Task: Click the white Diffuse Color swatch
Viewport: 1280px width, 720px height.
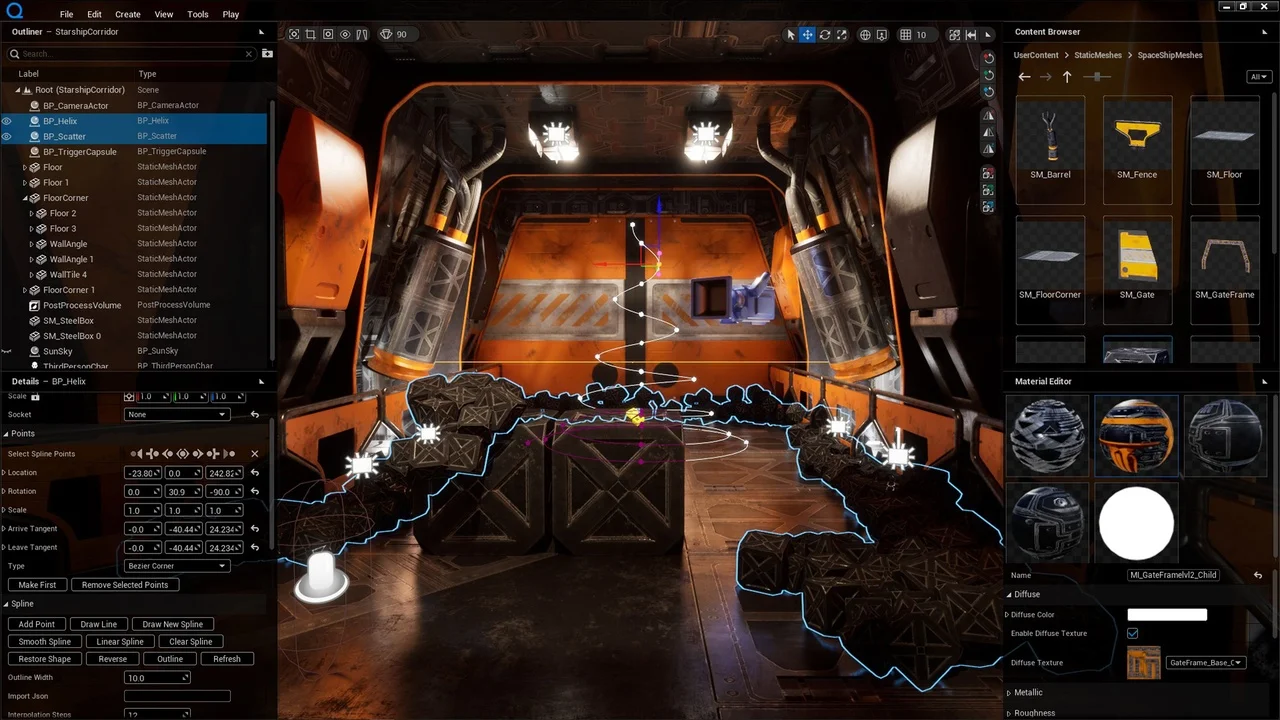Action: (1167, 615)
